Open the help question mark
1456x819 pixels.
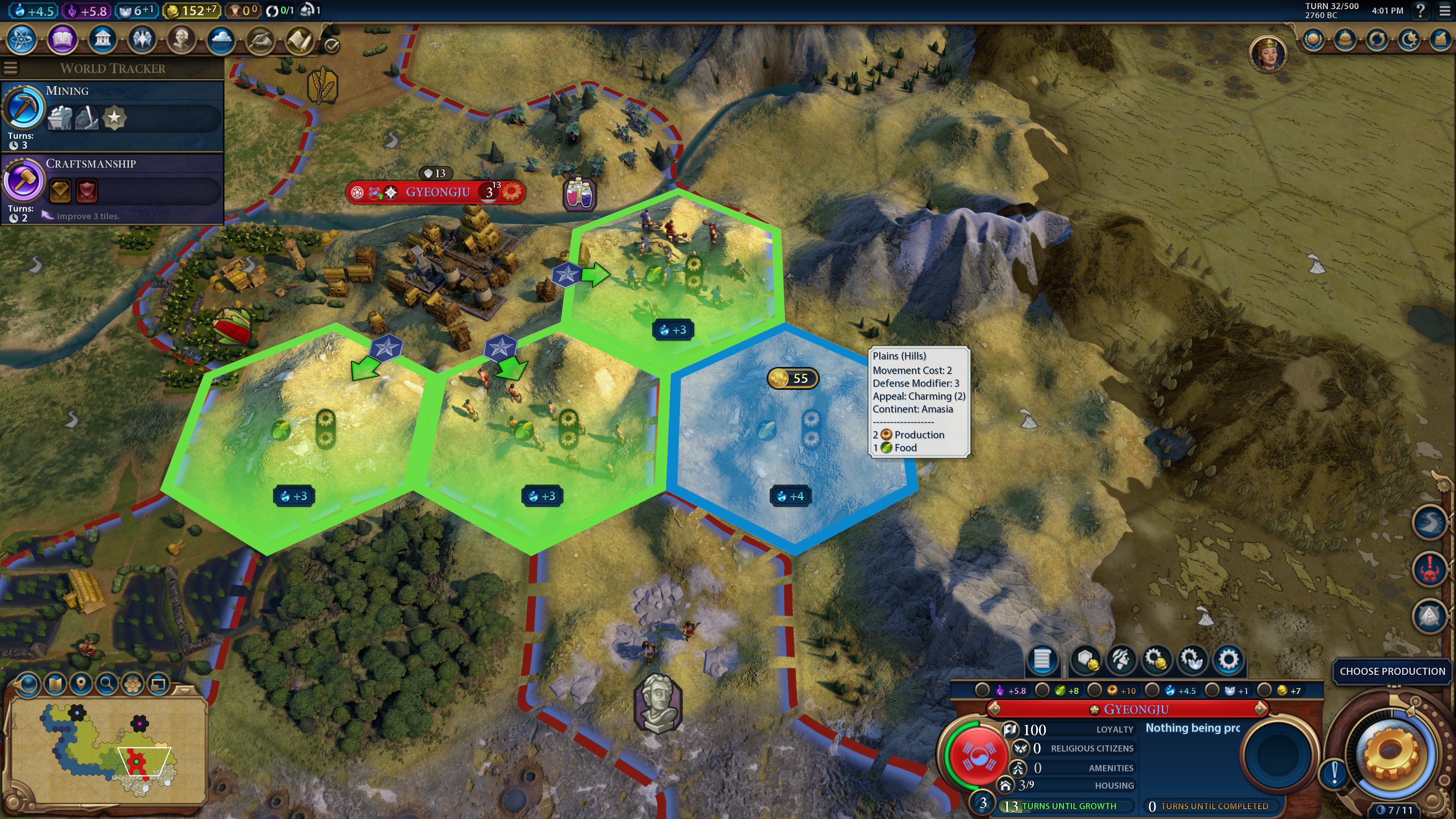(x=1419, y=10)
